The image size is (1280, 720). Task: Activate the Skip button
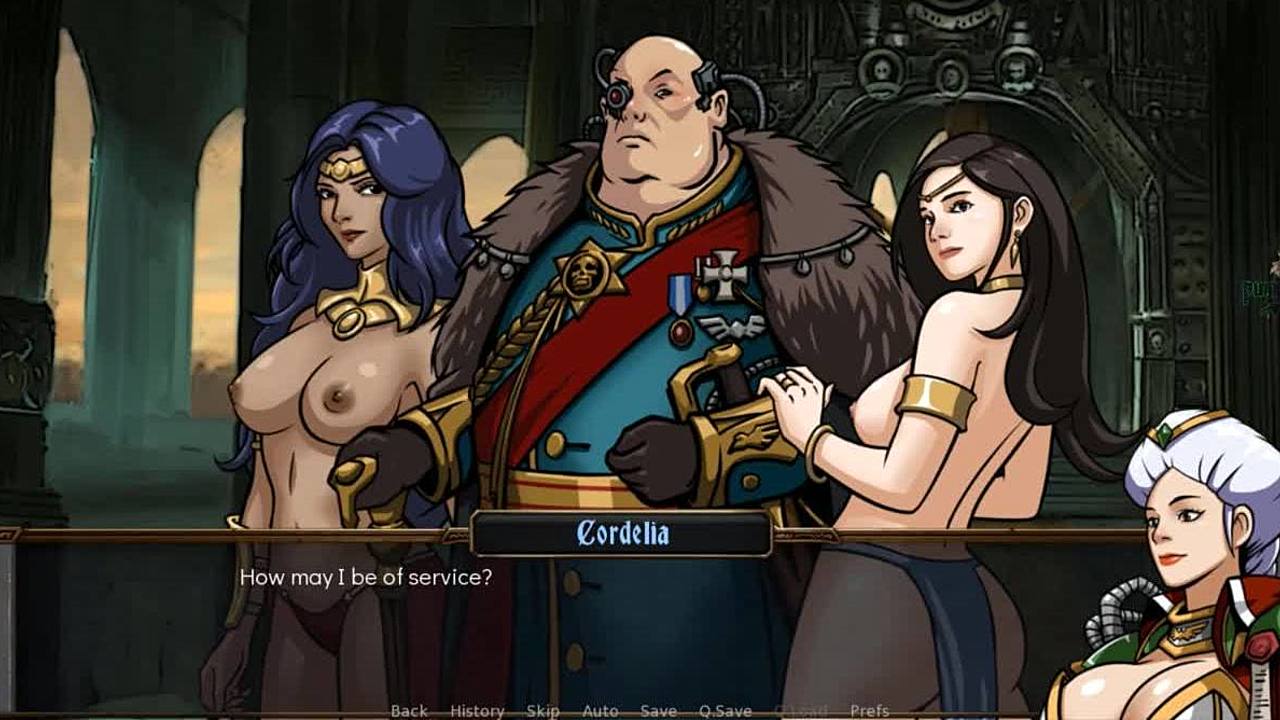(542, 711)
